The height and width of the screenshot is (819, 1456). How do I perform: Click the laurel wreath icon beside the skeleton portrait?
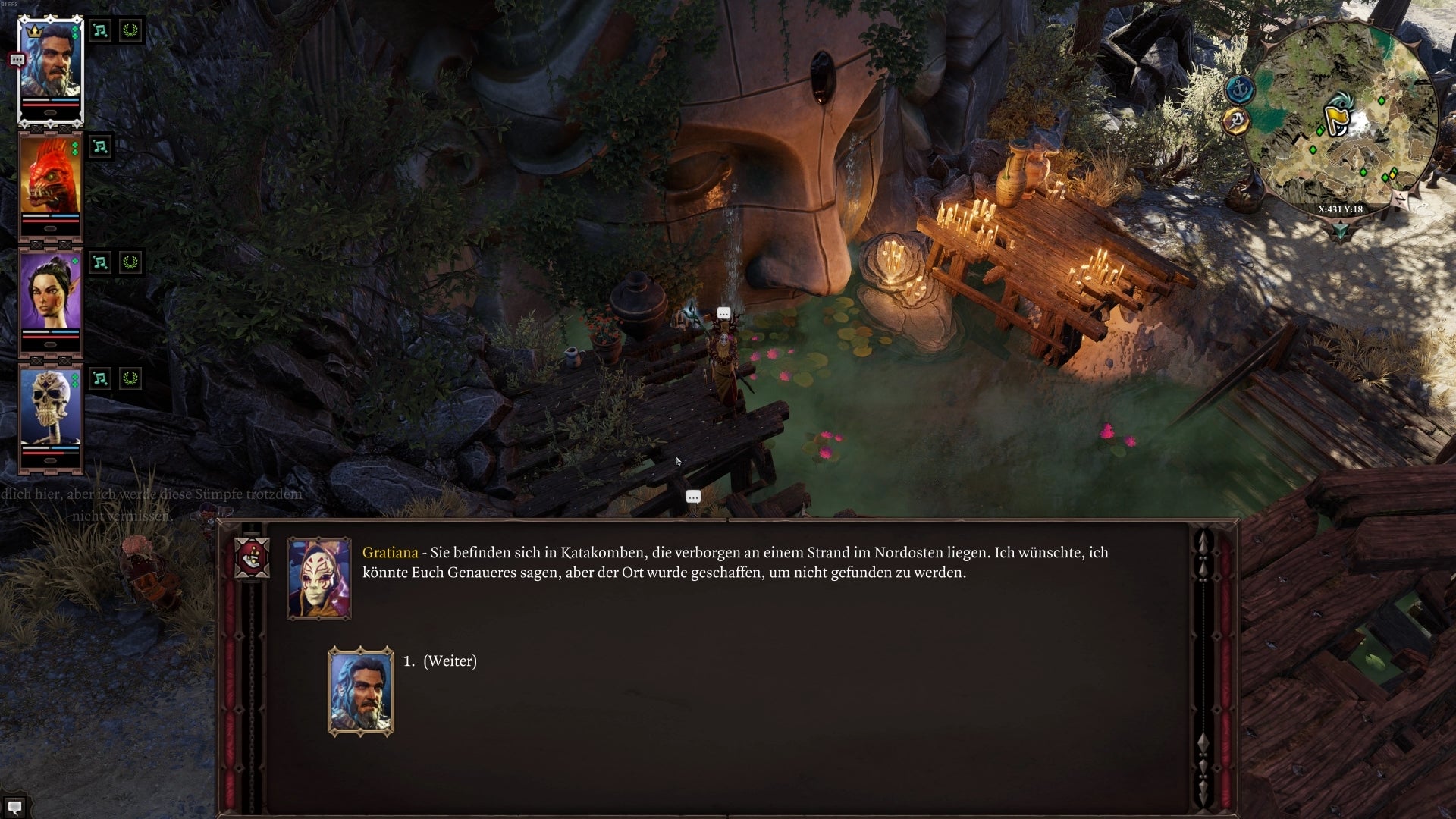130,377
